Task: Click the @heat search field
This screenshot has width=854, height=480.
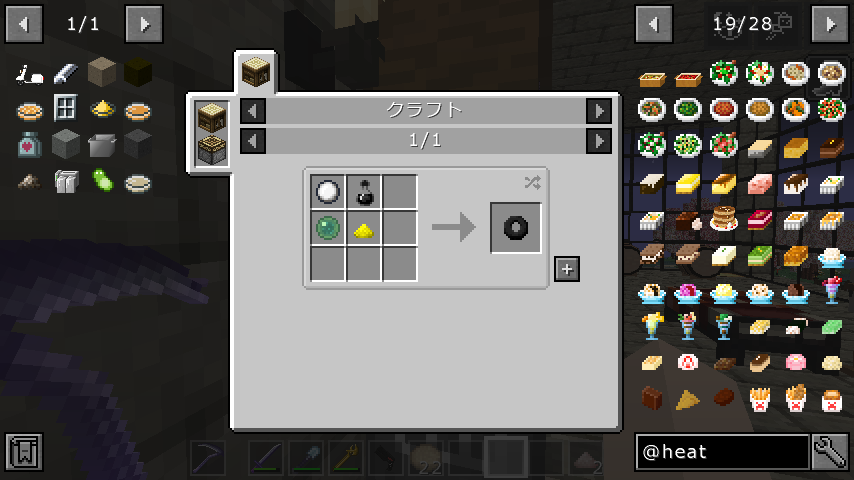Action: 722,452
